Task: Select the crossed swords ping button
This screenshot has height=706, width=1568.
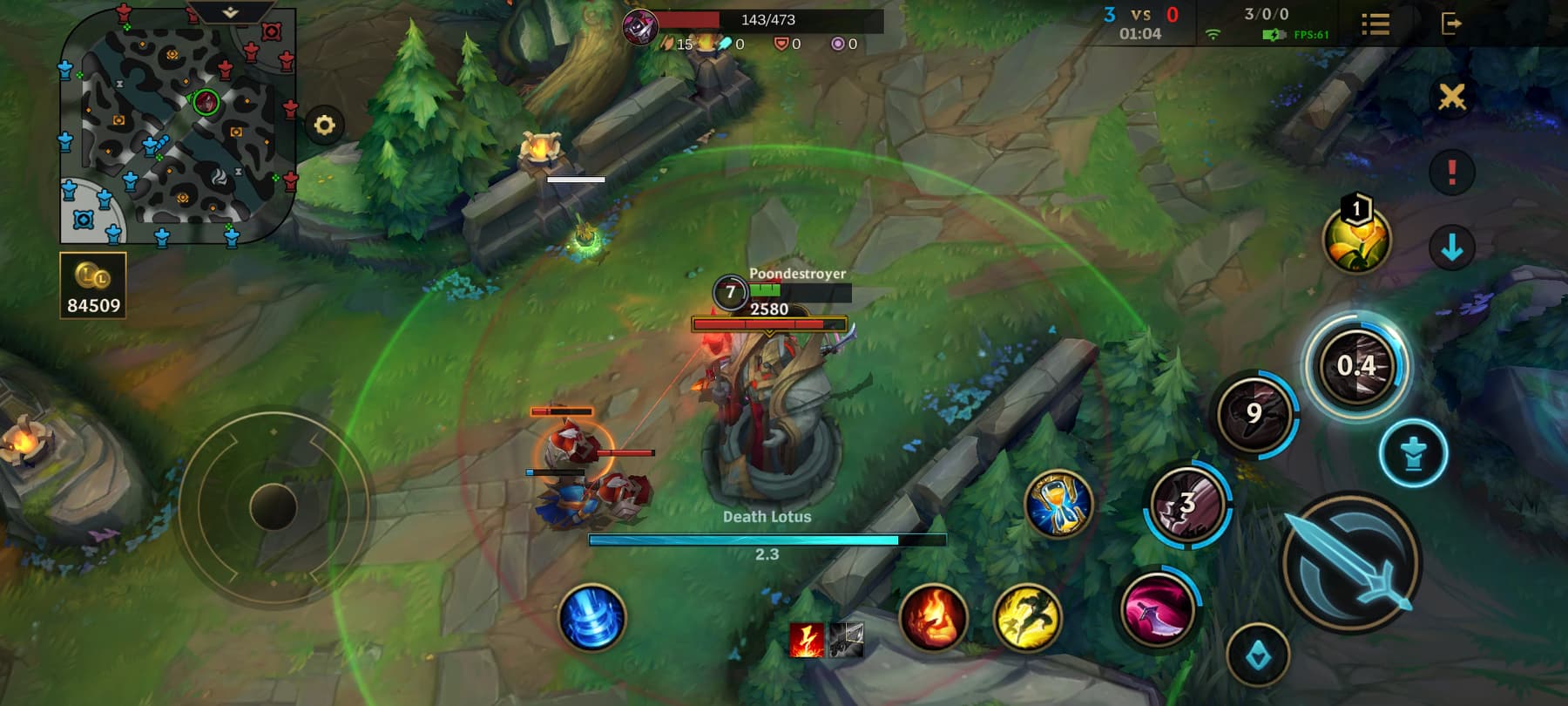Action: coord(1451,97)
